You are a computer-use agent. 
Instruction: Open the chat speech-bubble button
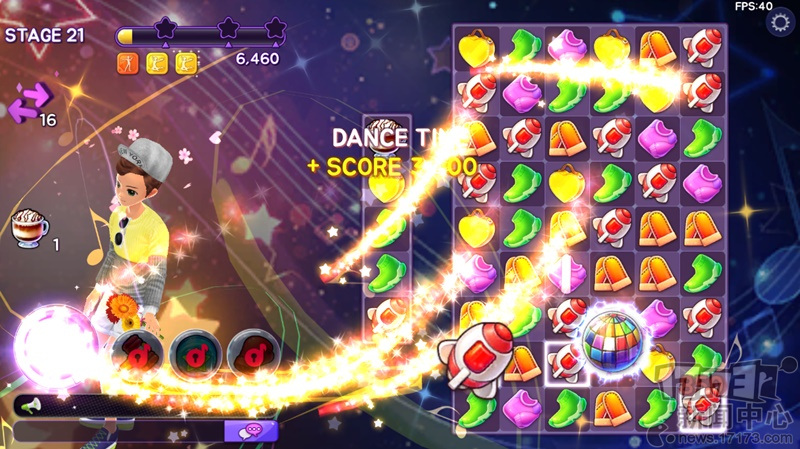click(x=249, y=430)
